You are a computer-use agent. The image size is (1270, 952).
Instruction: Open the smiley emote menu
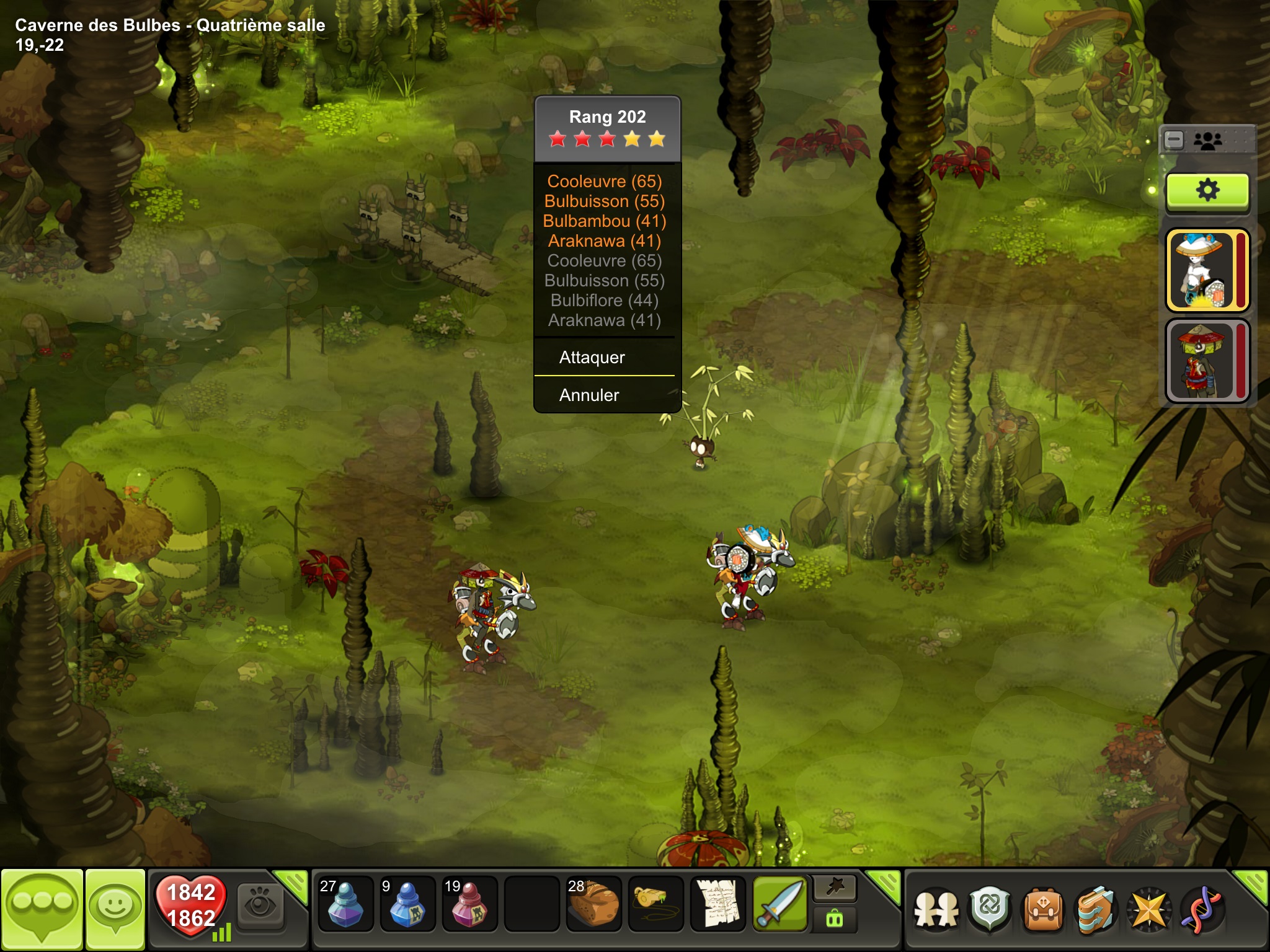pos(115,908)
